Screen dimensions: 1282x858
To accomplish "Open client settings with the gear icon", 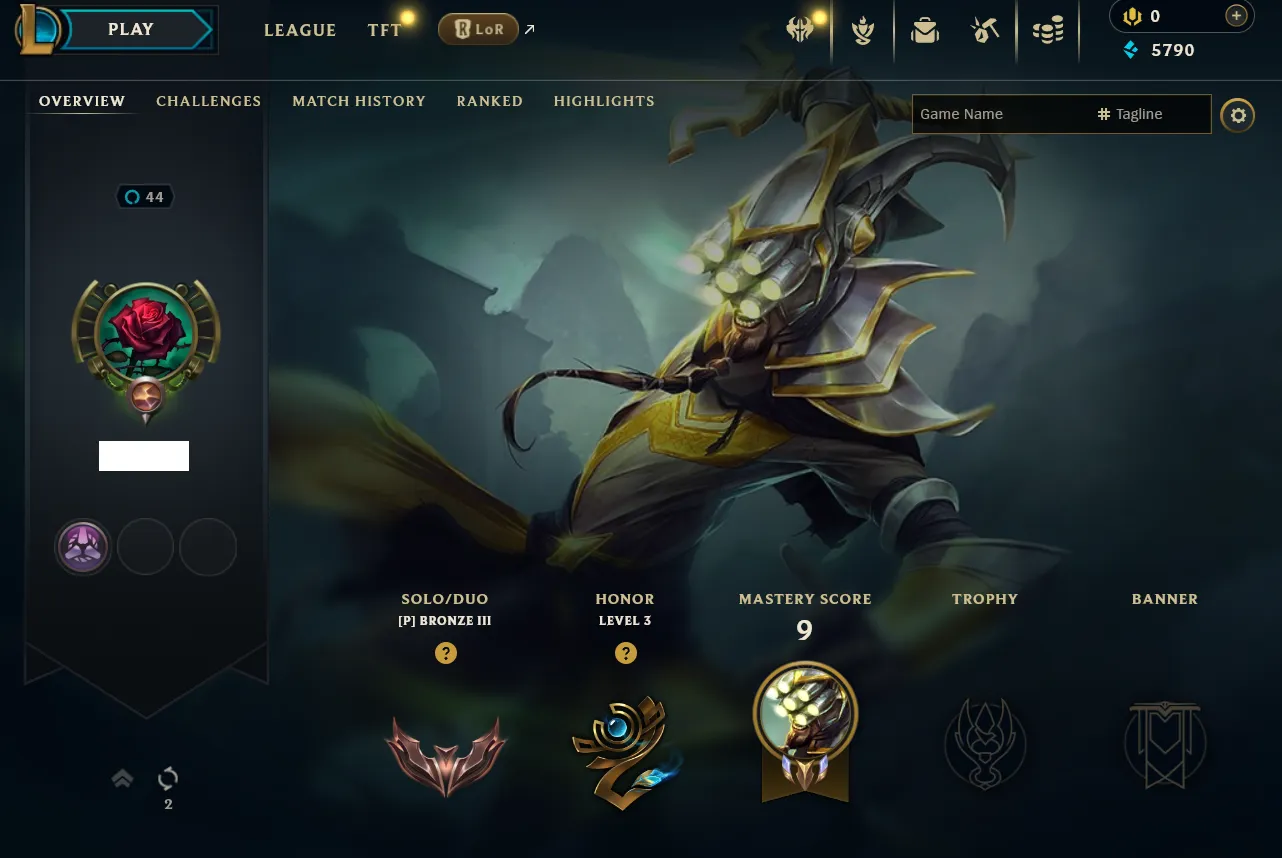I will [x=1237, y=115].
